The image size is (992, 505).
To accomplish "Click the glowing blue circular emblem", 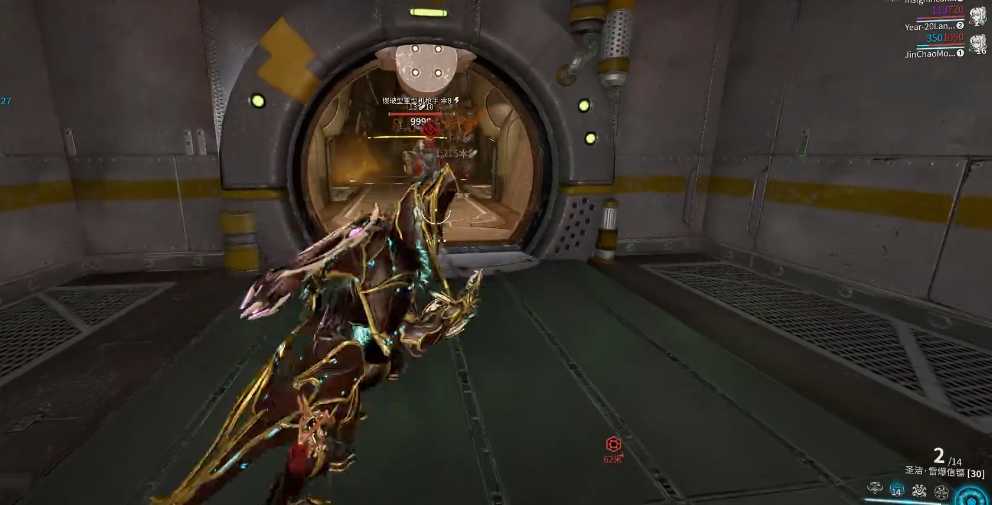I will pos(971,495).
